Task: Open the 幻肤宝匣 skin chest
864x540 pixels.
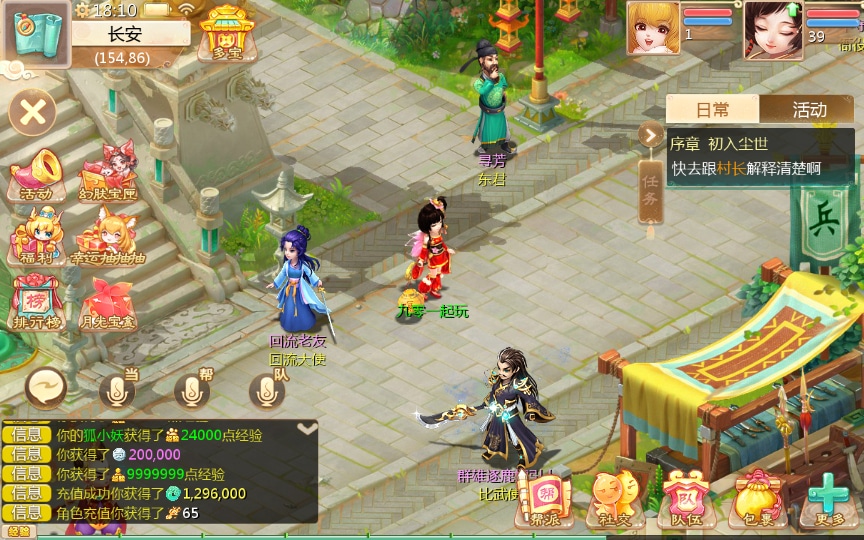Action: tap(106, 174)
